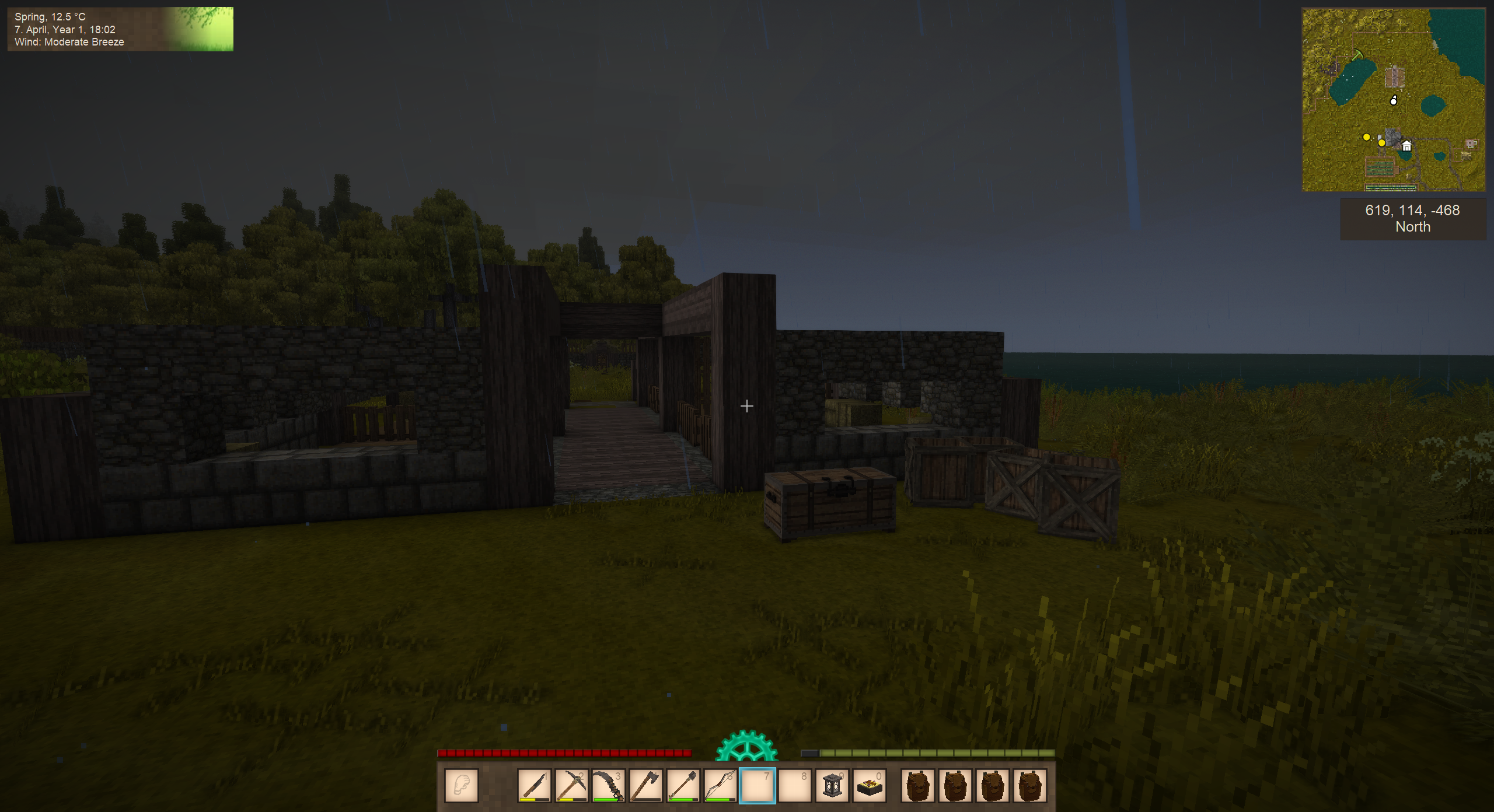Equip the pickaxe from the hotbar
Viewport: 1494px width, 812px height.
[x=571, y=786]
